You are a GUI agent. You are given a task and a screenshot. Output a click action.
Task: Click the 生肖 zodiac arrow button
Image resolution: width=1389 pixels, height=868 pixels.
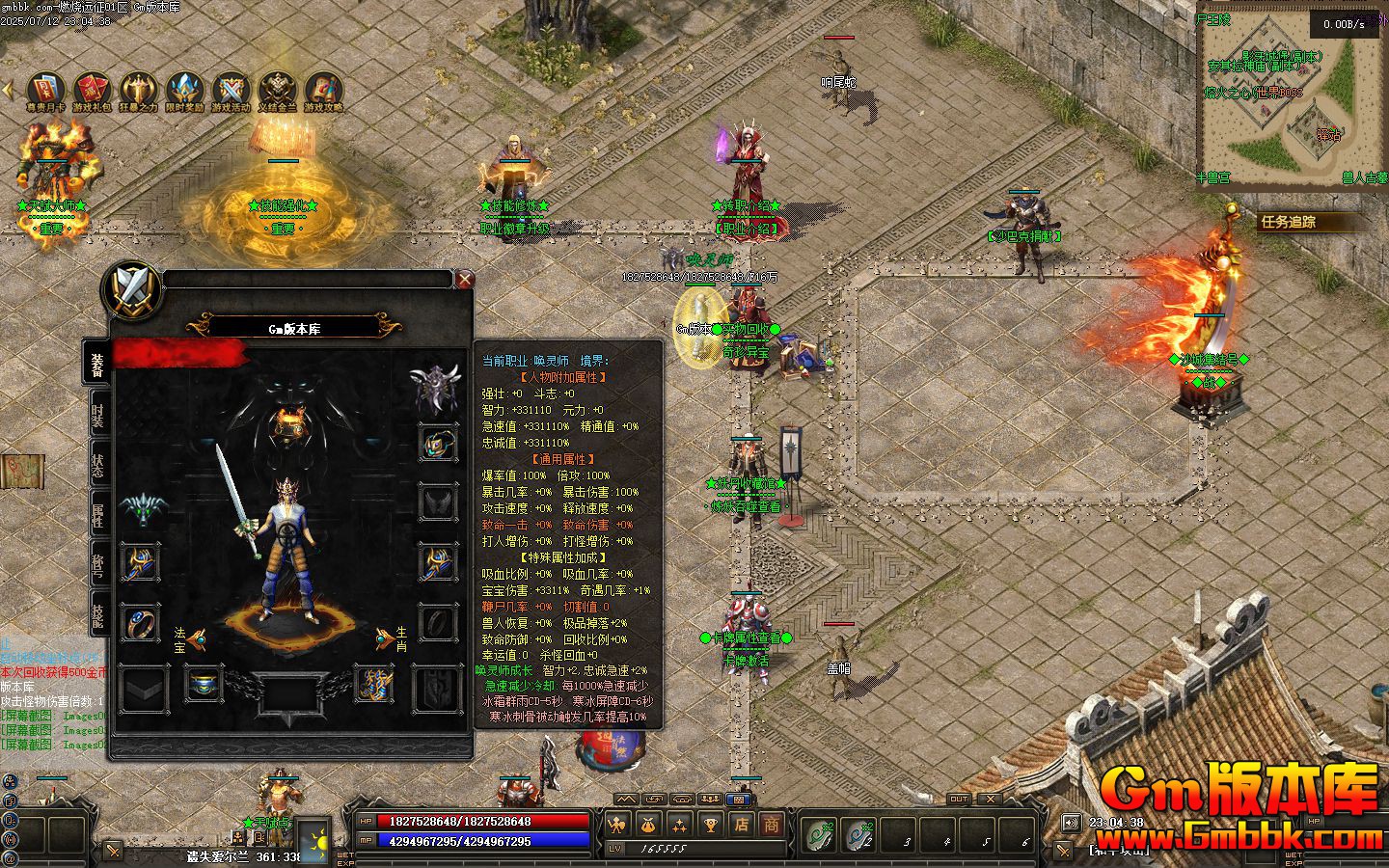click(x=385, y=639)
